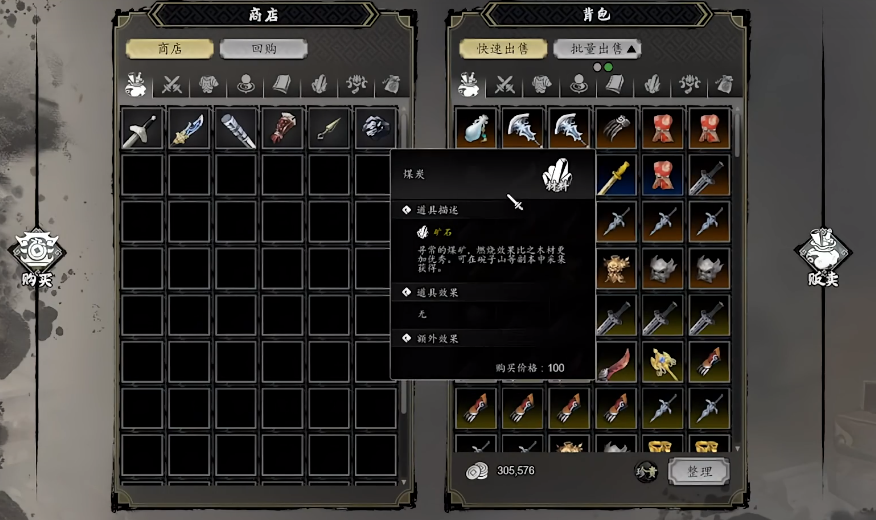This screenshot has width=876, height=520.
Task: Select the coal ore item in shop
Action: click(375, 129)
